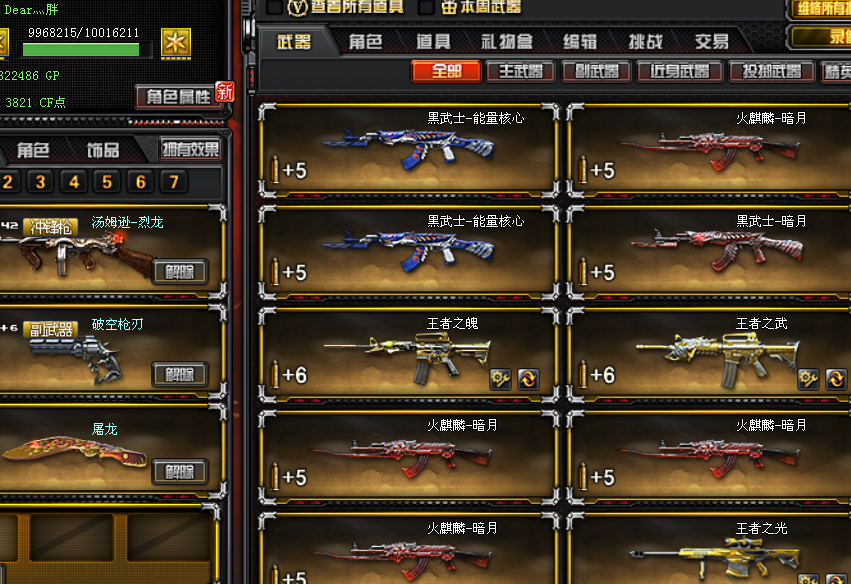This screenshot has width=851, height=584.
Task: Select the 挑战 tab
Action: (x=645, y=42)
